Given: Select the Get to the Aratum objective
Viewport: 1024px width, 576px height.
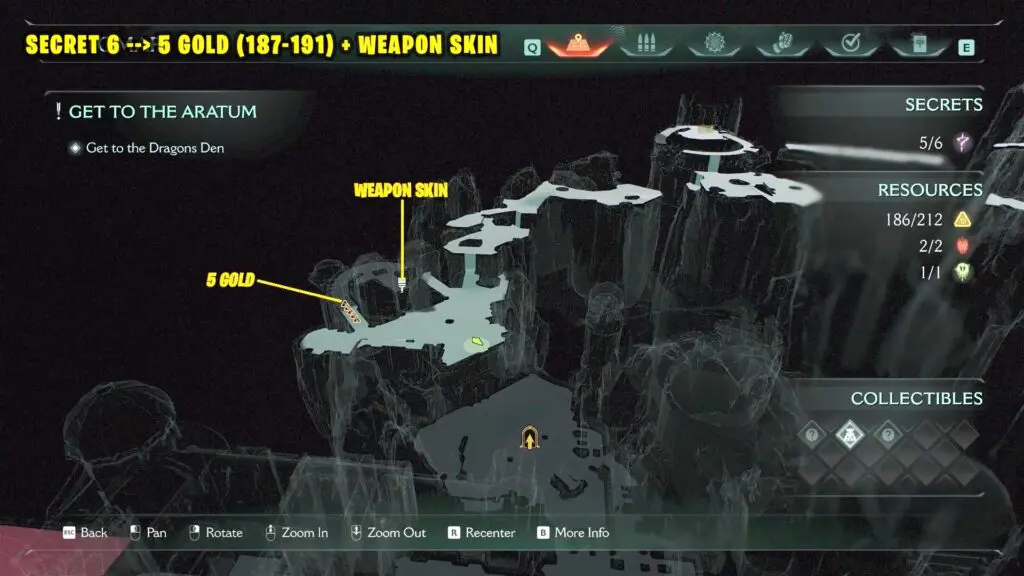Looking at the screenshot, I should (x=162, y=112).
